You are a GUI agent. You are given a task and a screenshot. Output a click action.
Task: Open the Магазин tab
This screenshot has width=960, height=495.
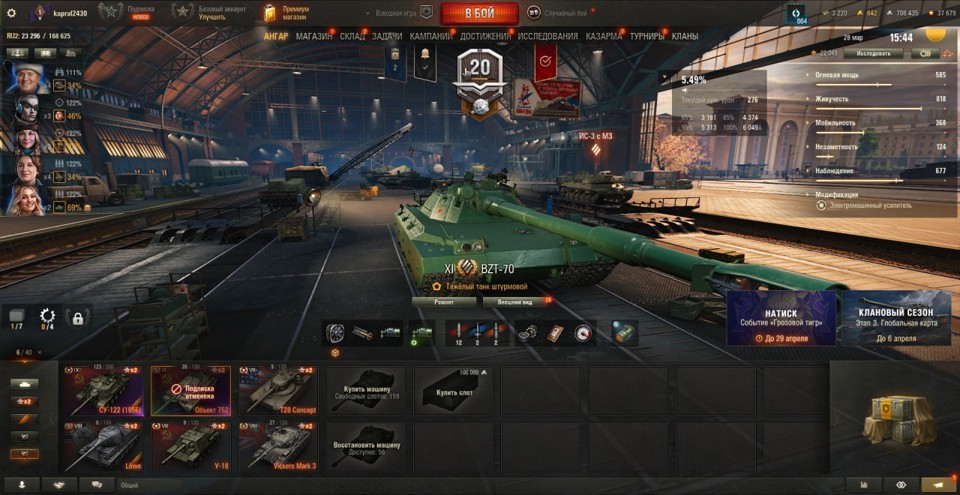[x=314, y=36]
